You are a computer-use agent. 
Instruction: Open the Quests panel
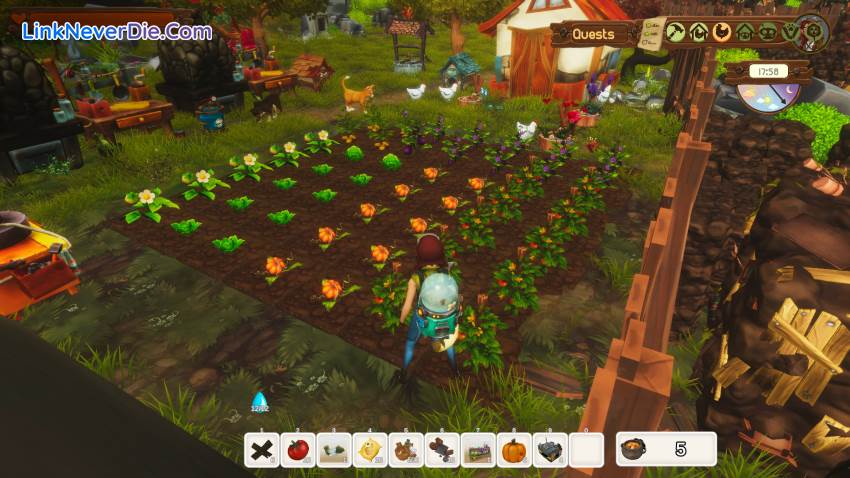[x=593, y=34]
